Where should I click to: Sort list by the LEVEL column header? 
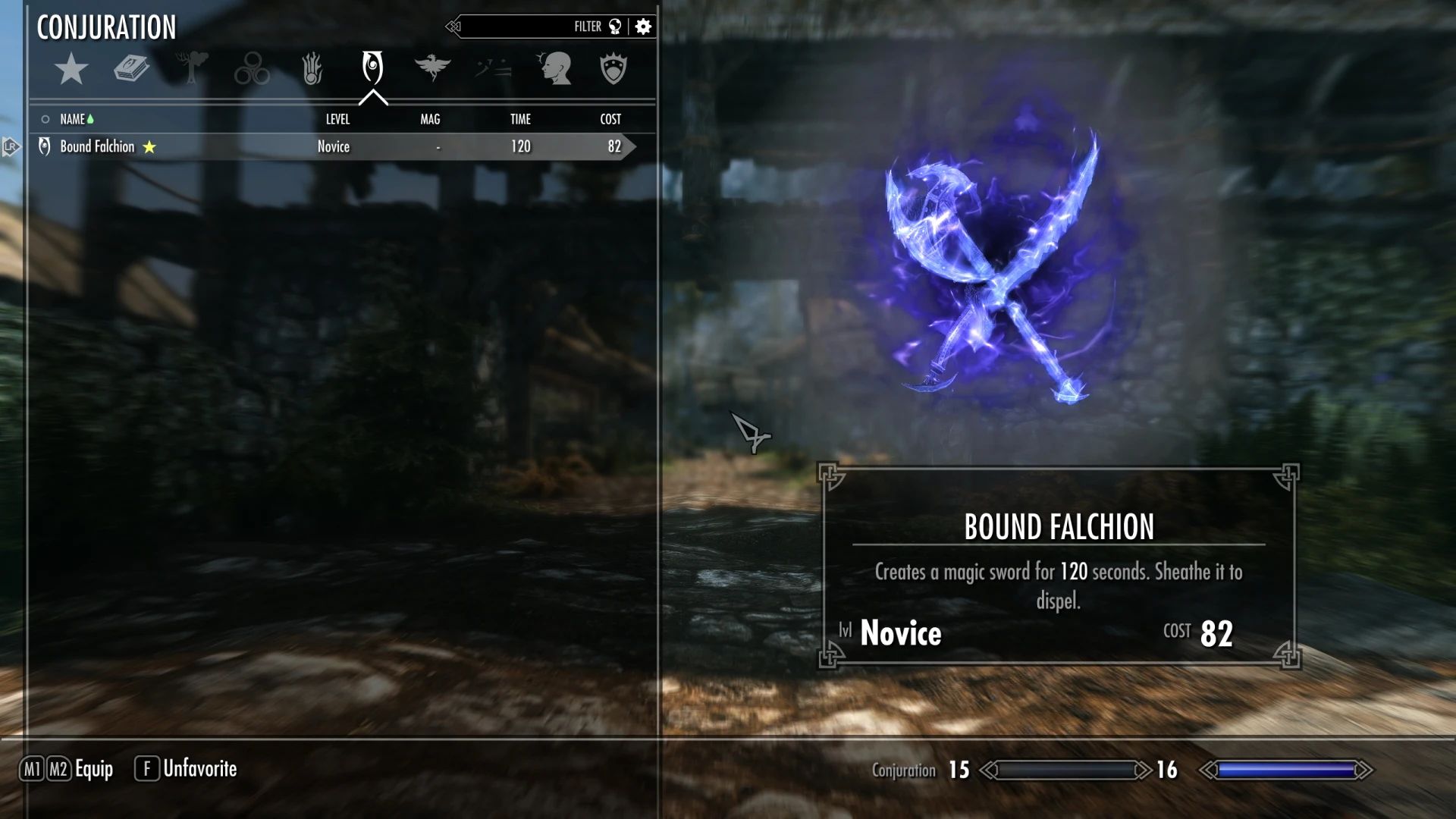tap(338, 119)
